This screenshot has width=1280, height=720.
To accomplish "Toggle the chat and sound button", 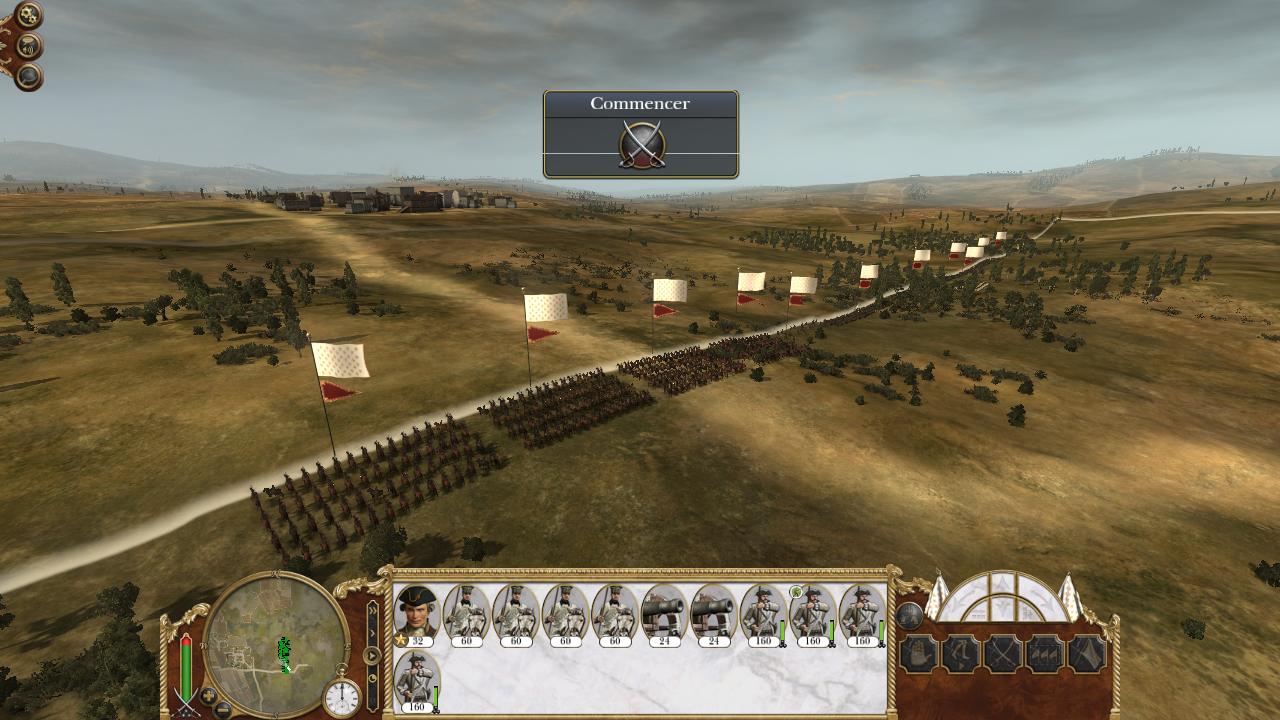I will click(30, 46).
